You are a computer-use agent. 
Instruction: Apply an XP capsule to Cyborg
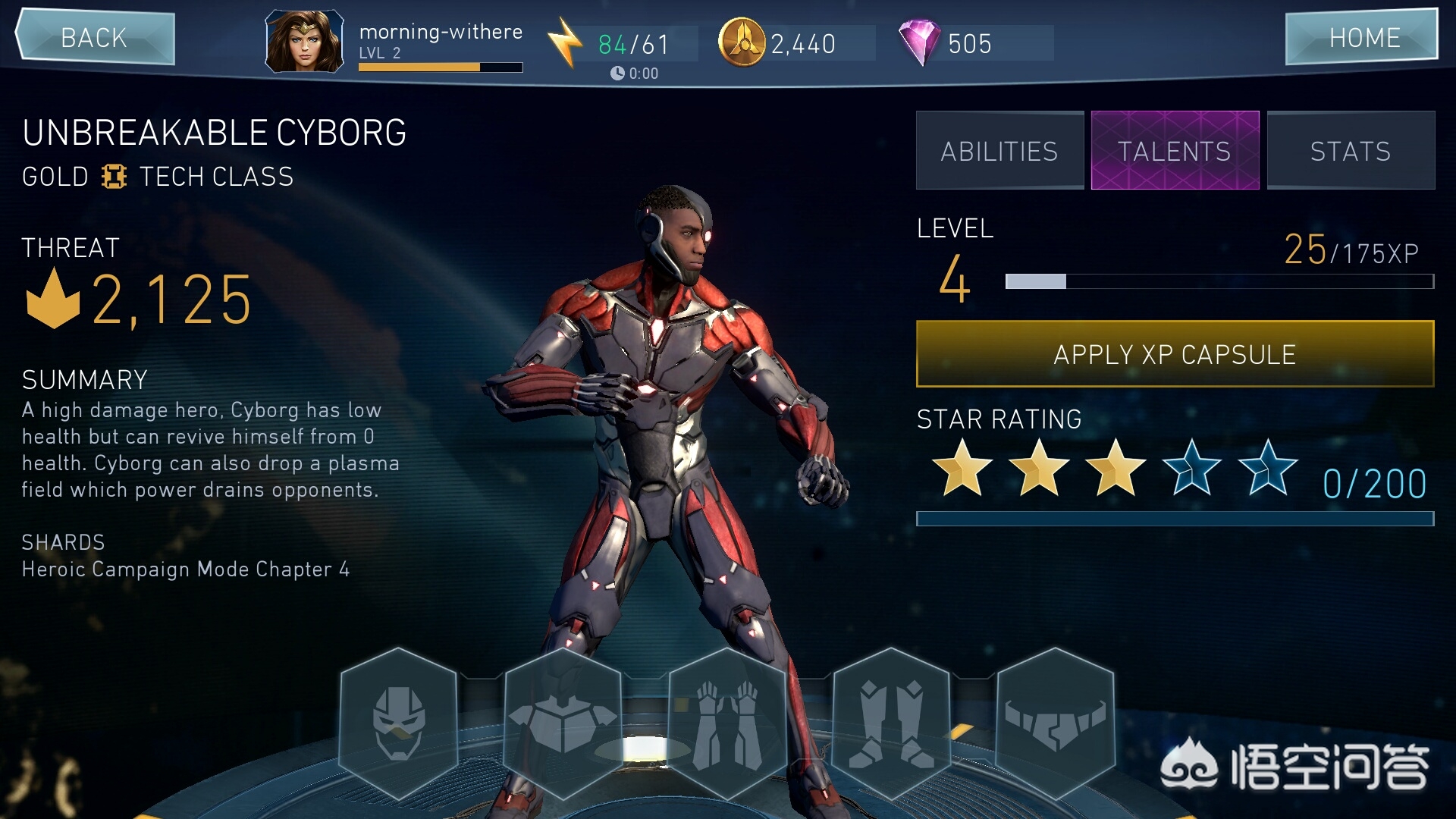[1175, 354]
